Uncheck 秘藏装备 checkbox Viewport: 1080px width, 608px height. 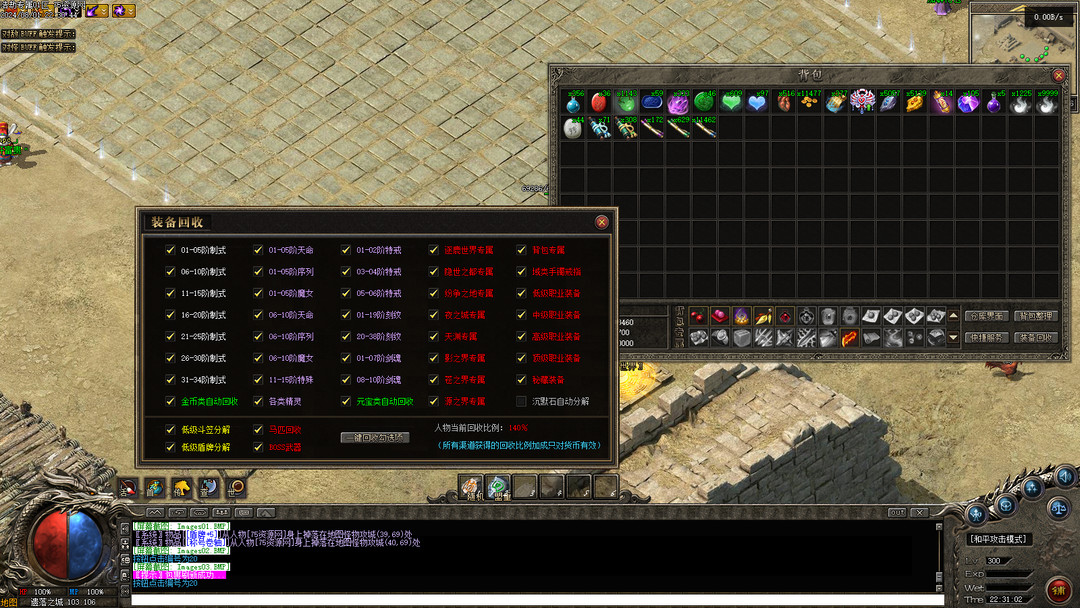(521, 380)
